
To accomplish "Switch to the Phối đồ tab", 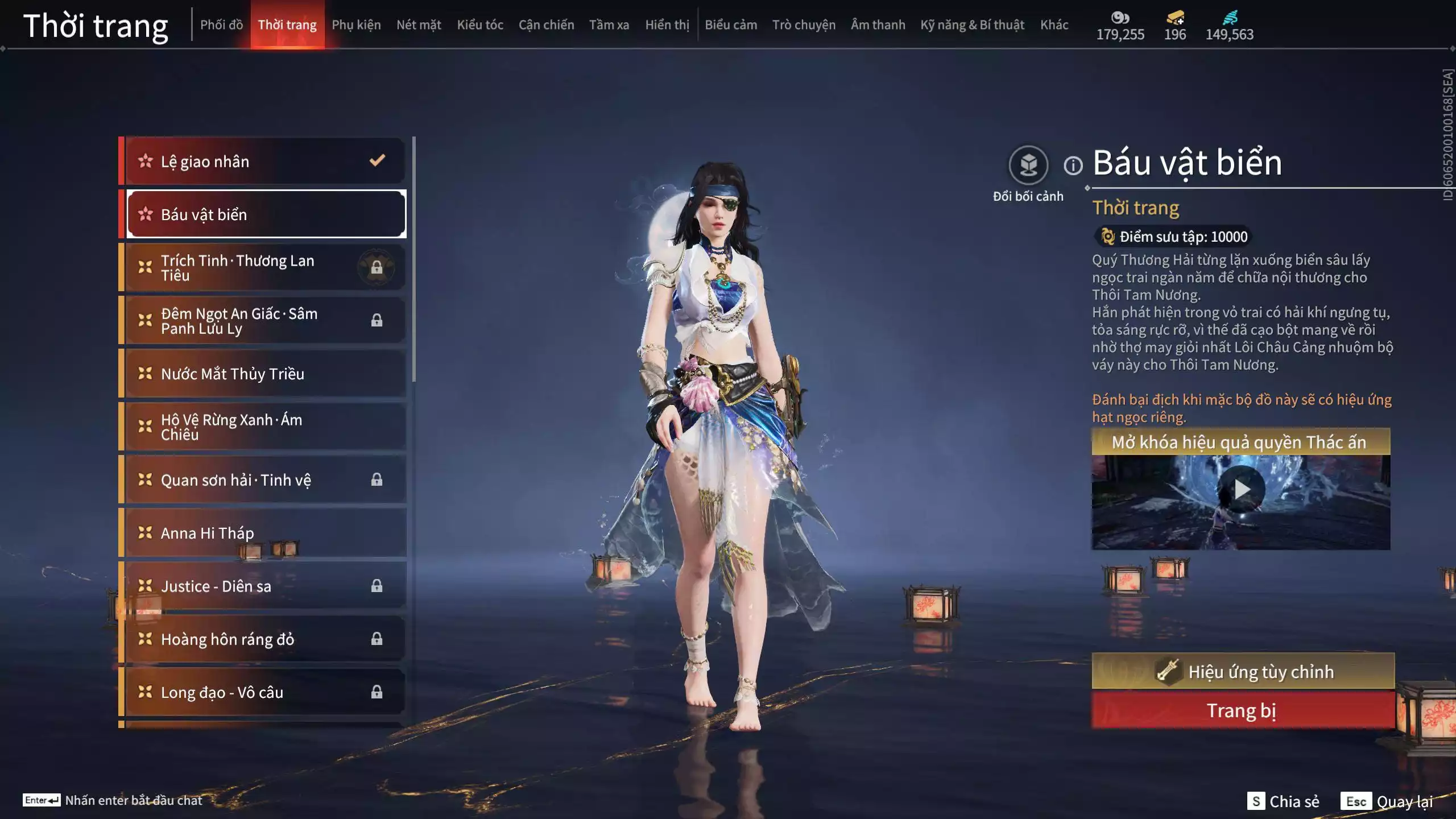I will point(221,25).
